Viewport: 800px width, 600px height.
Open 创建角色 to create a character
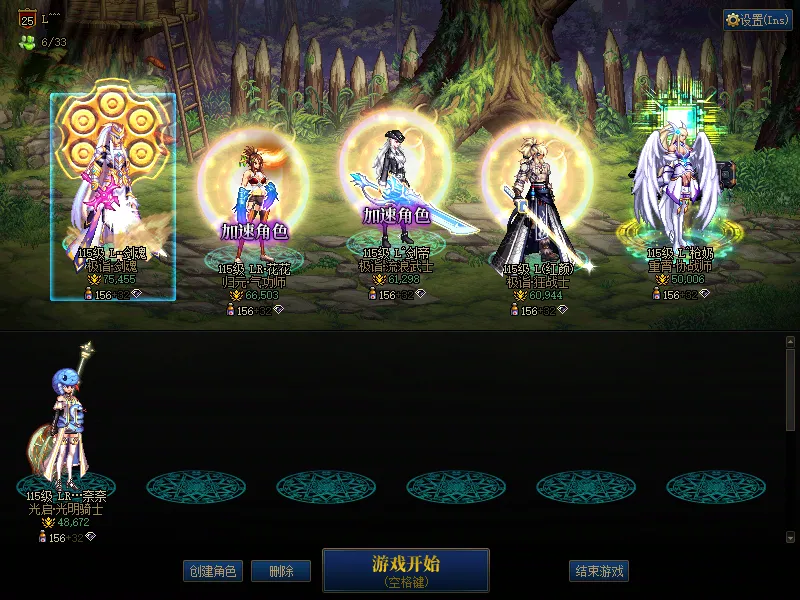212,571
